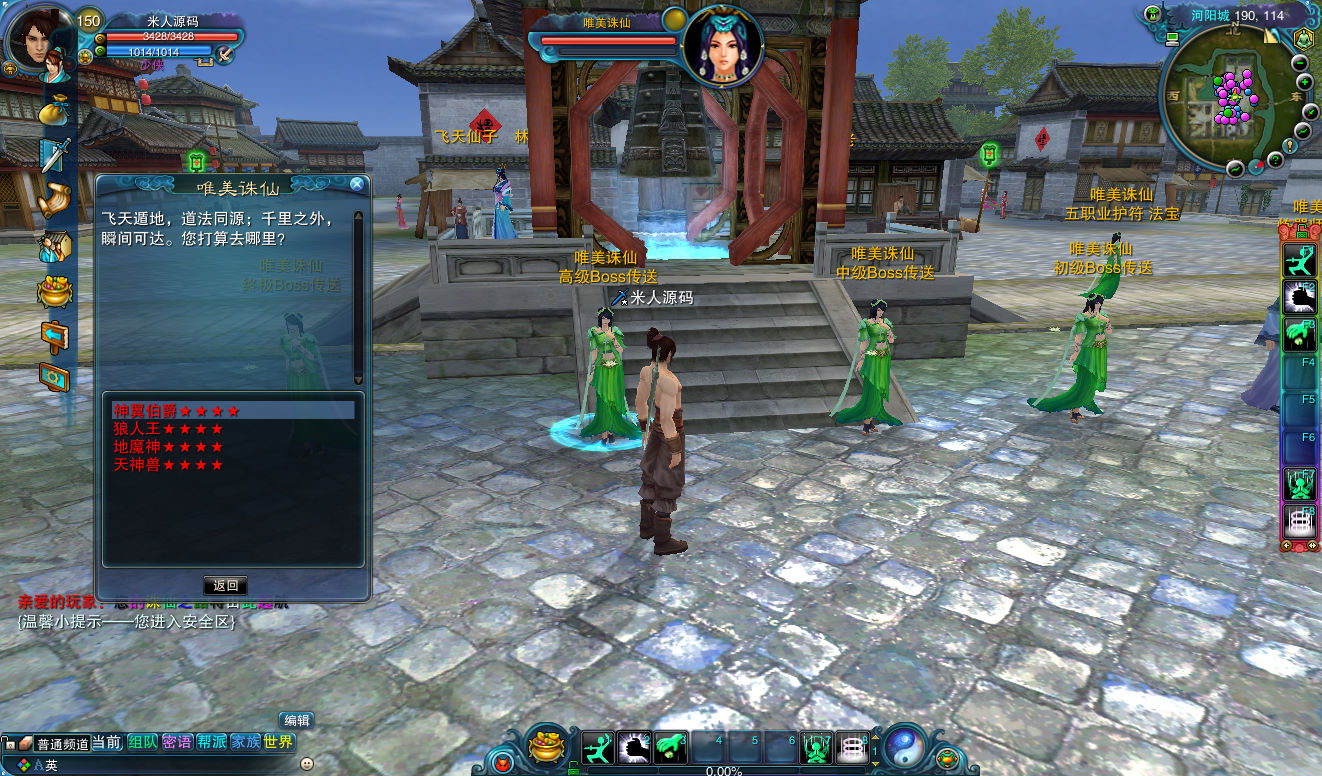Screen dimensions: 1322x776
Task: Switch chat to 世界 channel
Action: coord(279,742)
